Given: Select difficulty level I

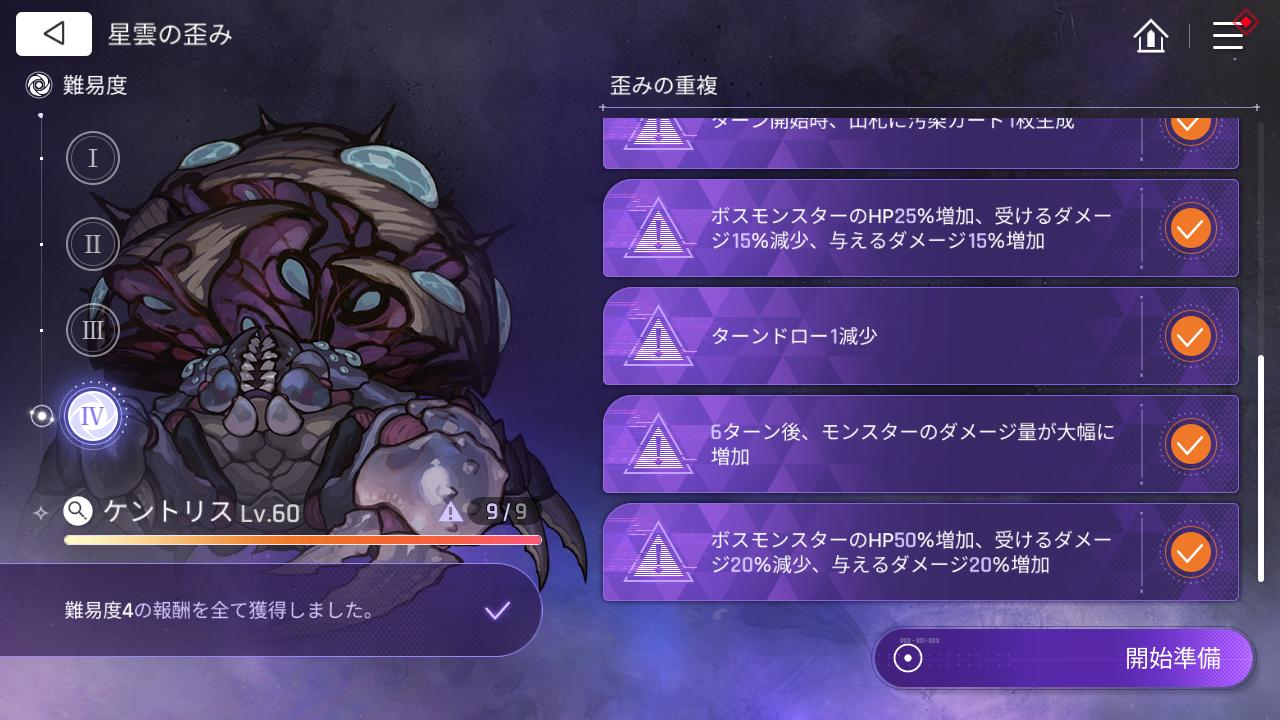Looking at the screenshot, I should 92,158.
